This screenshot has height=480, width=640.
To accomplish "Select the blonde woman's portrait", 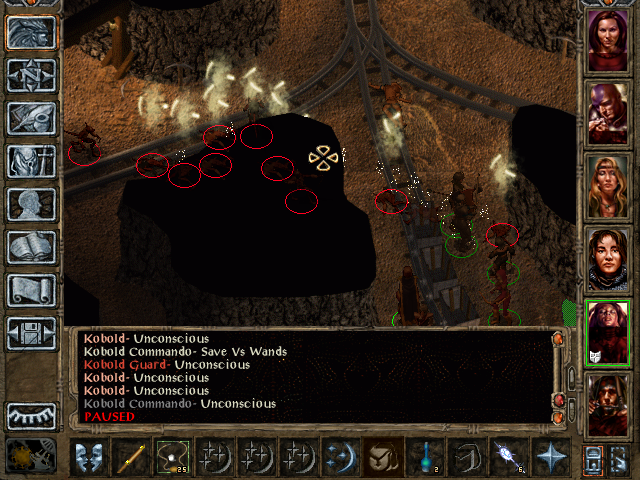I will 607,184.
